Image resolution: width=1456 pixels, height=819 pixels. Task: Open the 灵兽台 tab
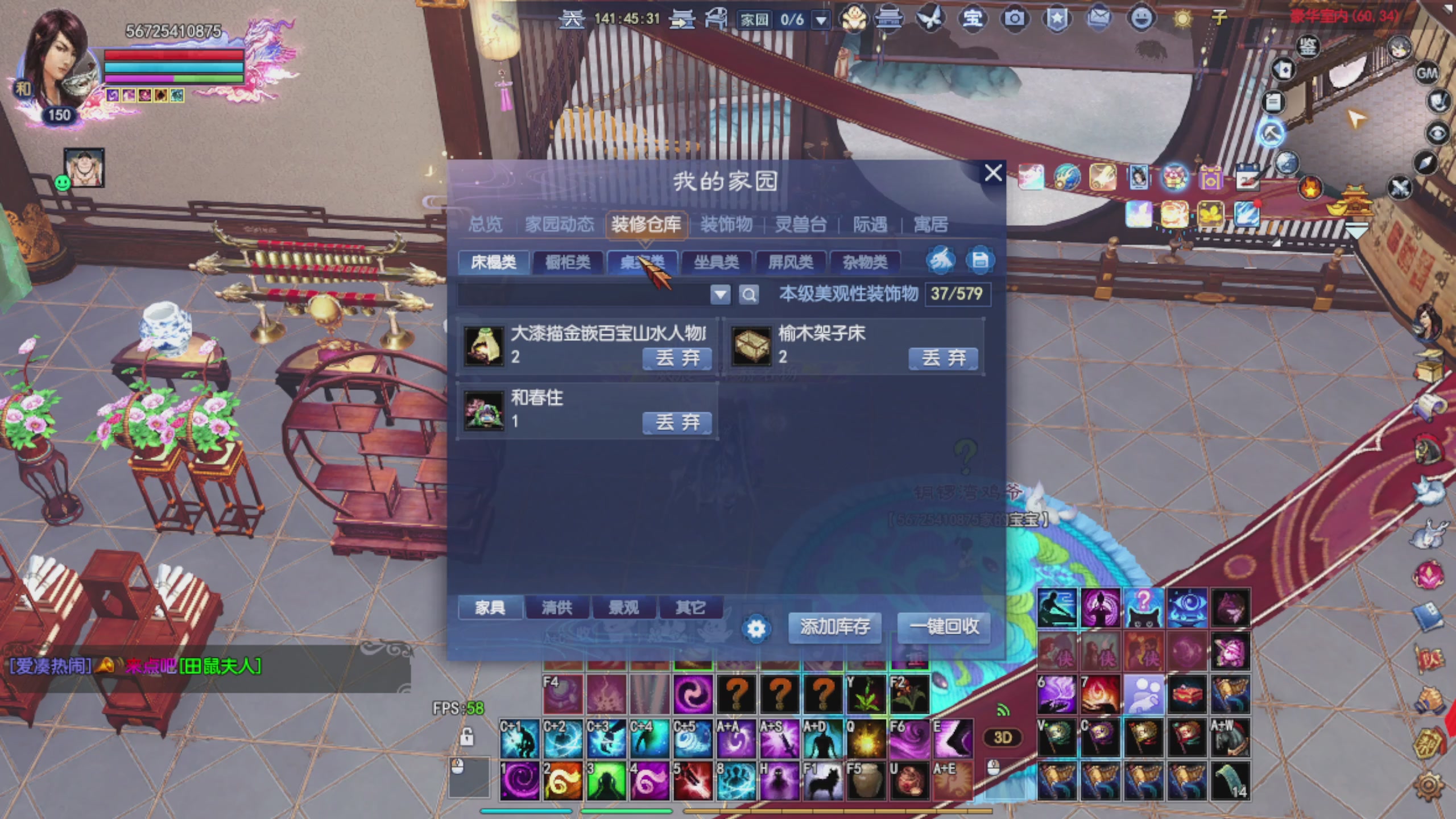[802, 225]
